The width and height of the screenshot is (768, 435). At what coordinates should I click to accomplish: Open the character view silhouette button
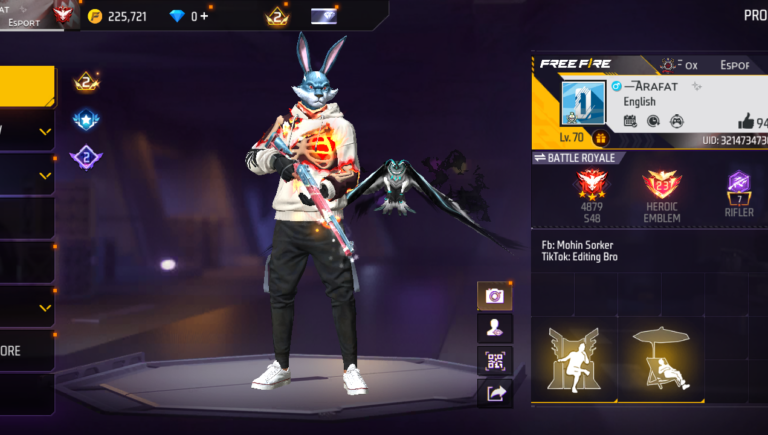coord(494,327)
